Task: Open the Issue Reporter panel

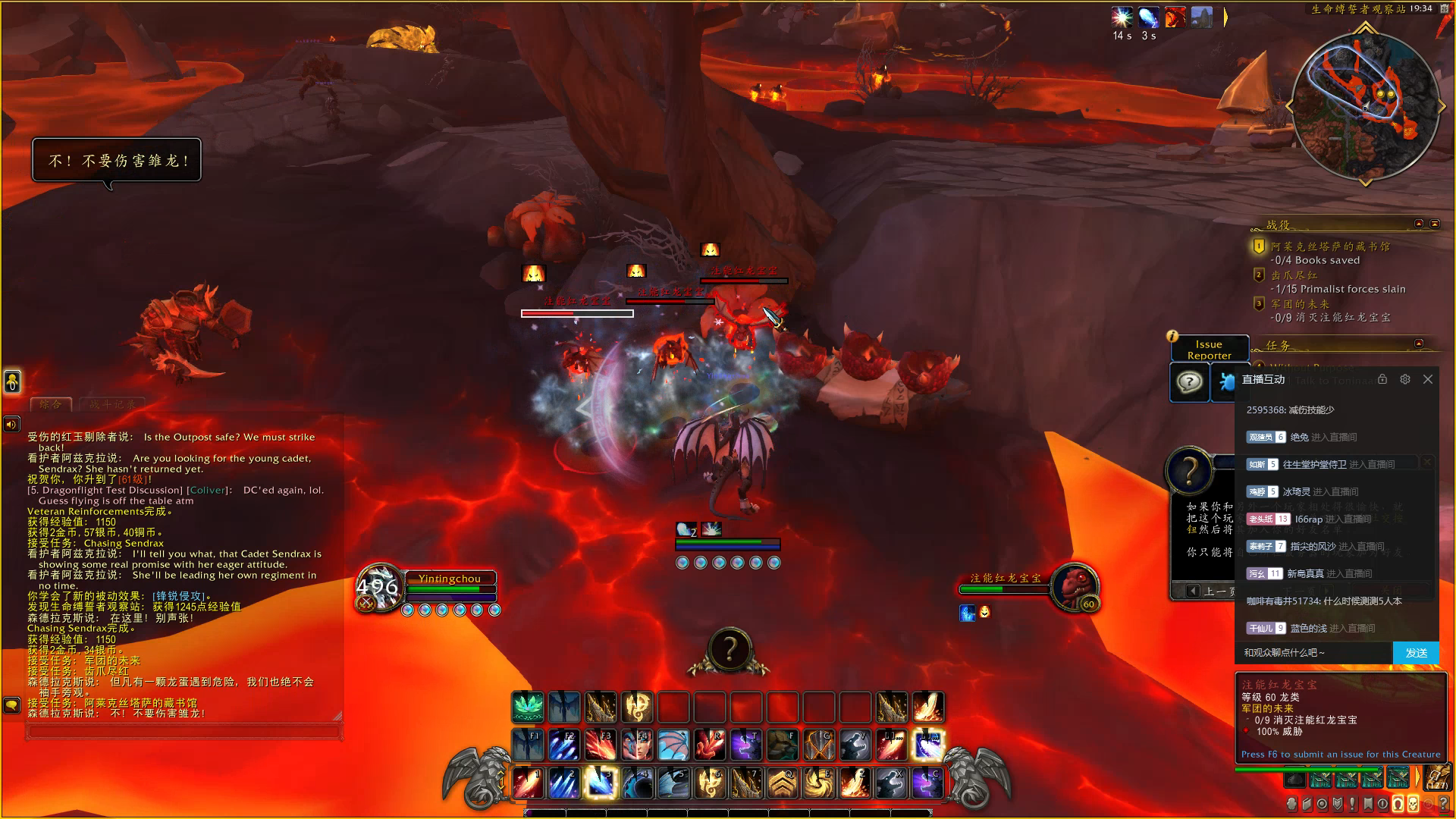Action: 1209,349
